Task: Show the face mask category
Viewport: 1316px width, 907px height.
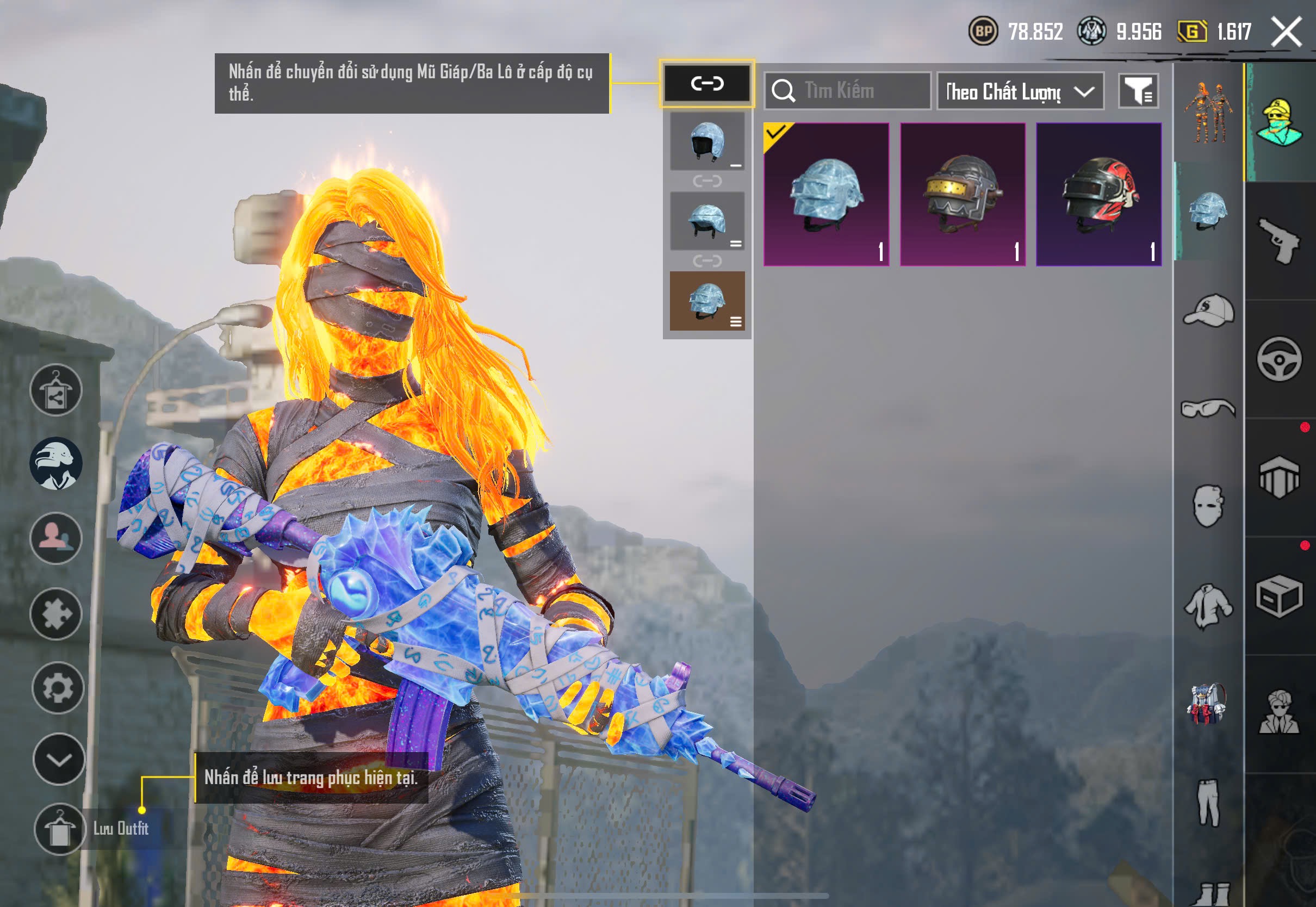Action: coord(1209,506)
